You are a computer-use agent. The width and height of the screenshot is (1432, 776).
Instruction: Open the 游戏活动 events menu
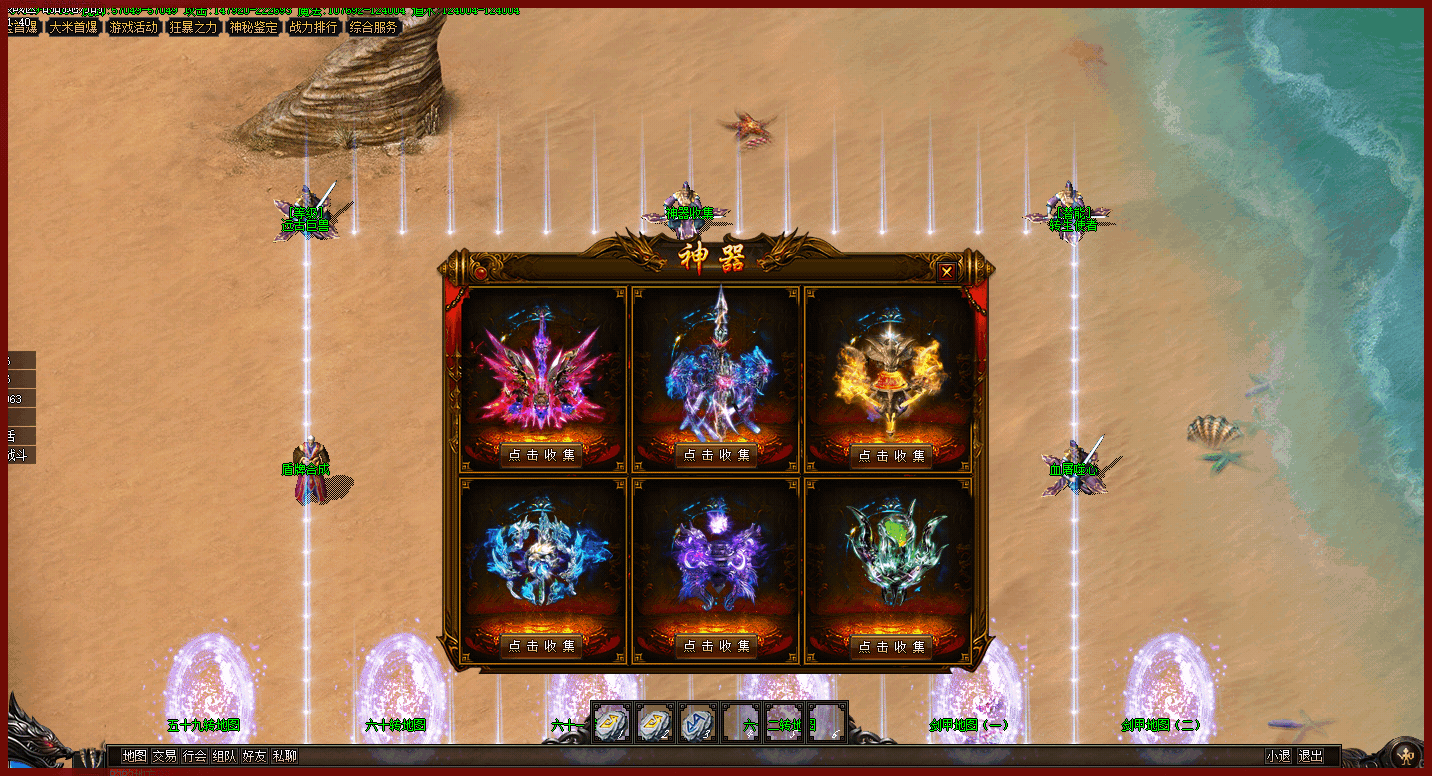click(134, 27)
